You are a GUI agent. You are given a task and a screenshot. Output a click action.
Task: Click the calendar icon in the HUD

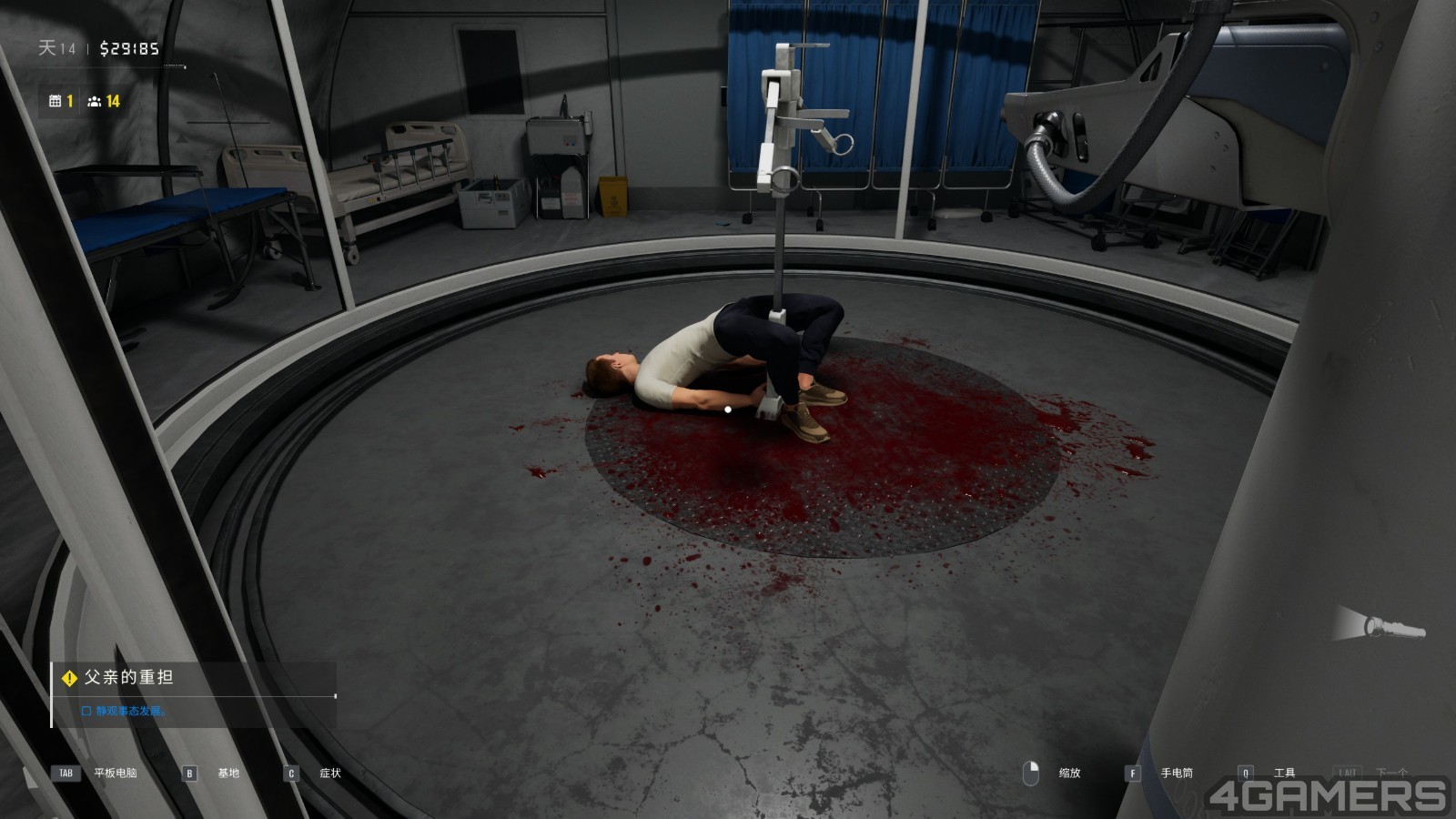click(x=56, y=101)
